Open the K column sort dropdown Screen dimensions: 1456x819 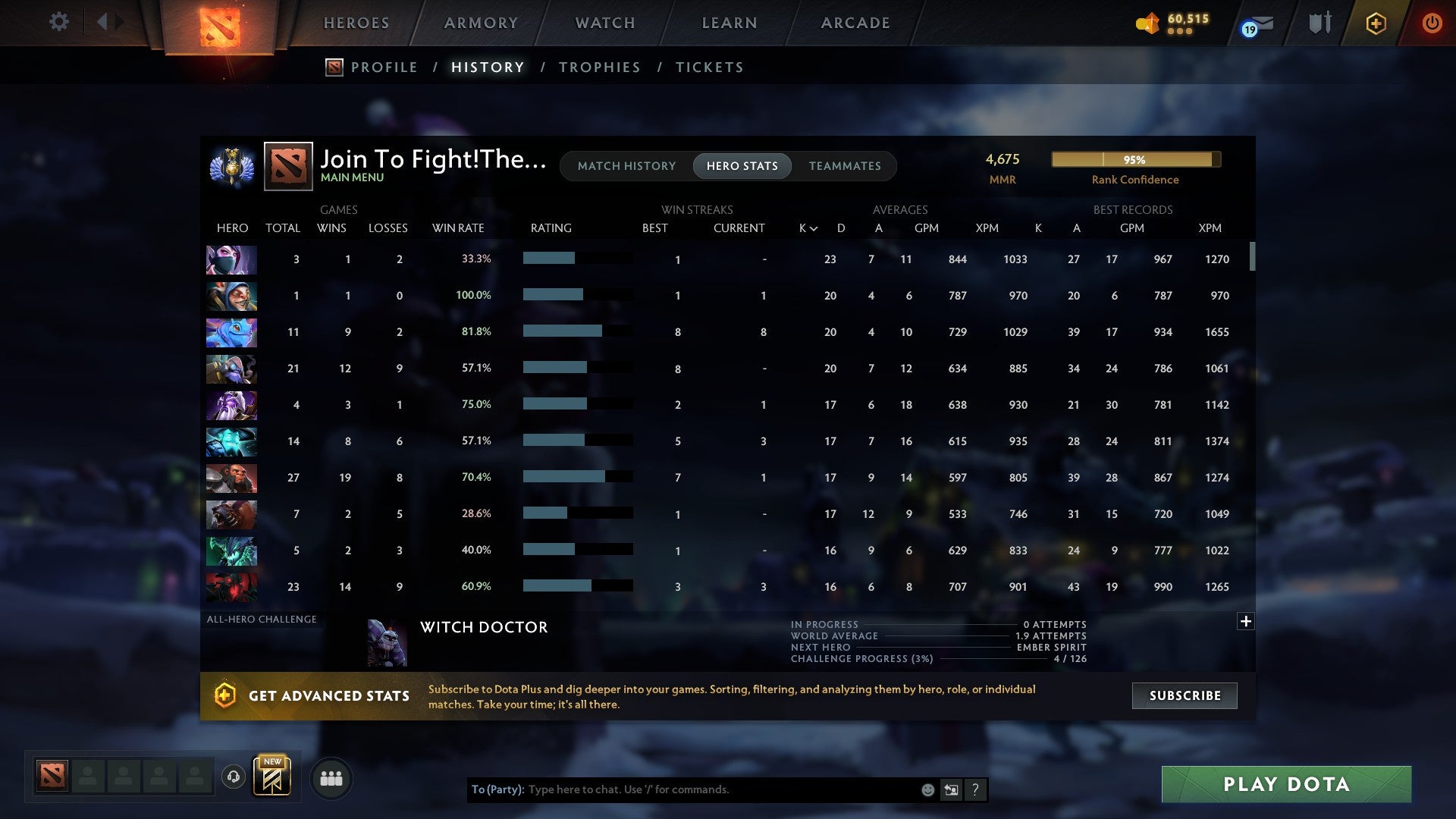point(806,227)
